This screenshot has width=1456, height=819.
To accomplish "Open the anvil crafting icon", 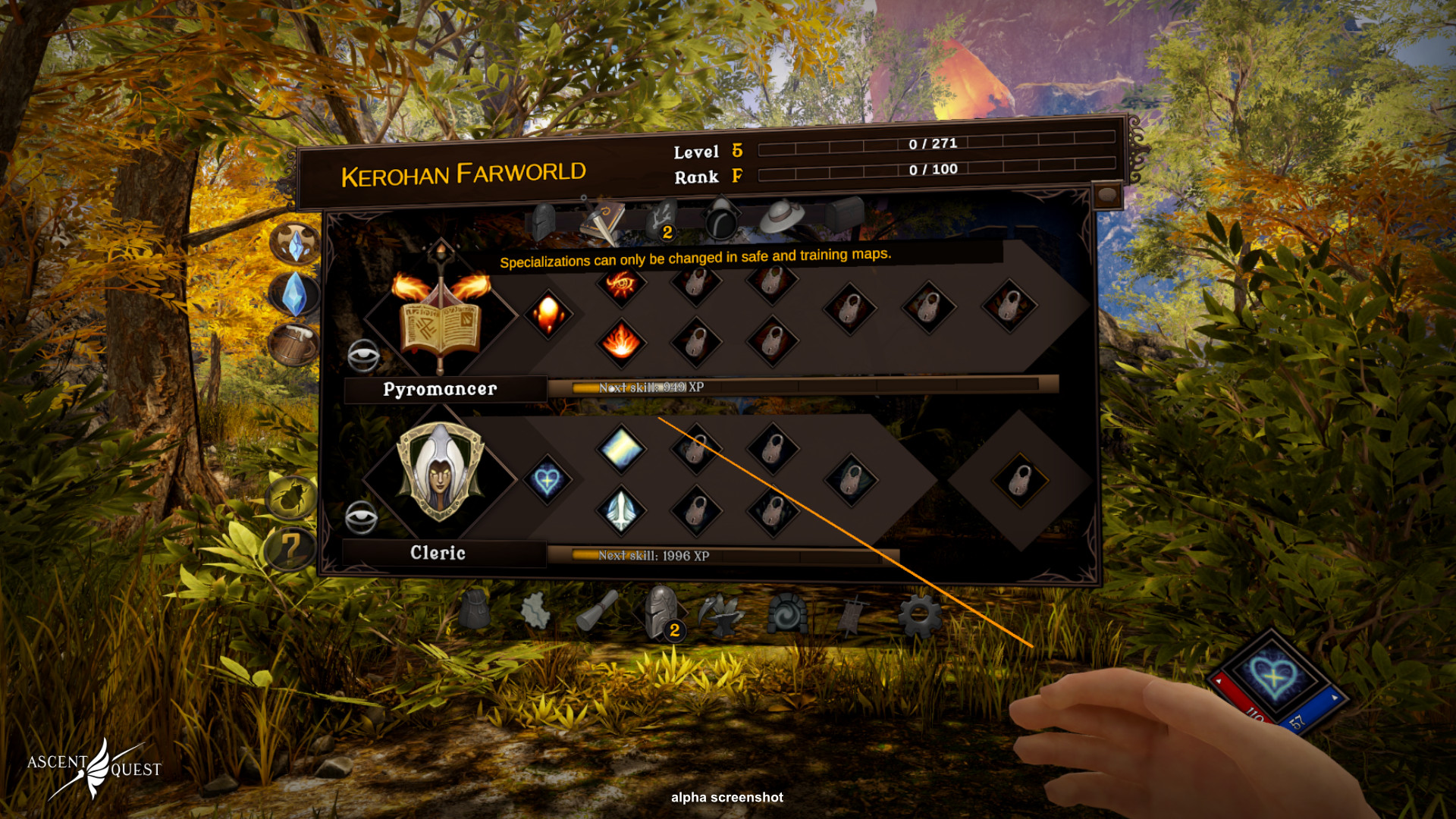I will pos(721,614).
